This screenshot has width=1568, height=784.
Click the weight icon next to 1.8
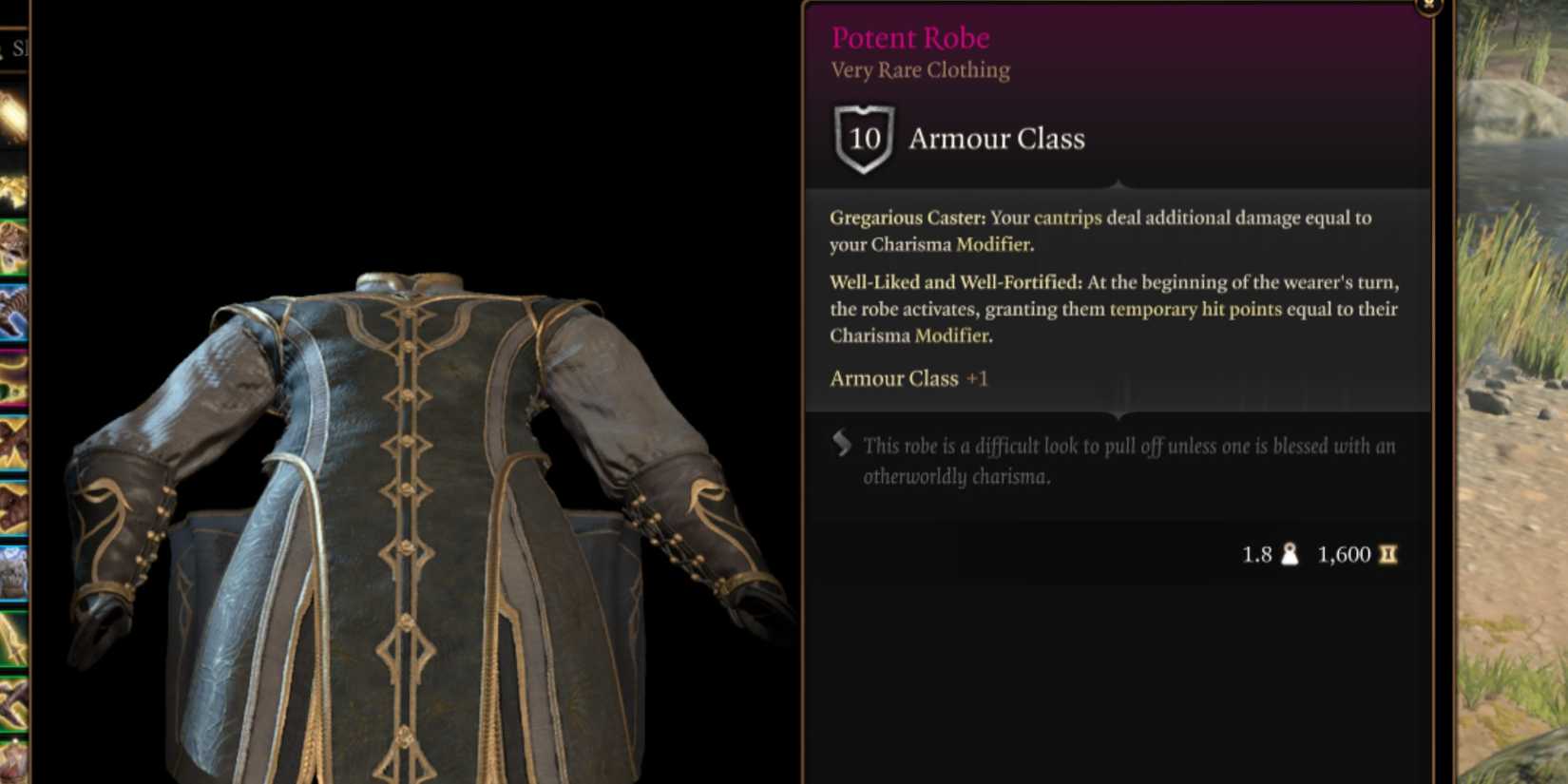(1289, 555)
